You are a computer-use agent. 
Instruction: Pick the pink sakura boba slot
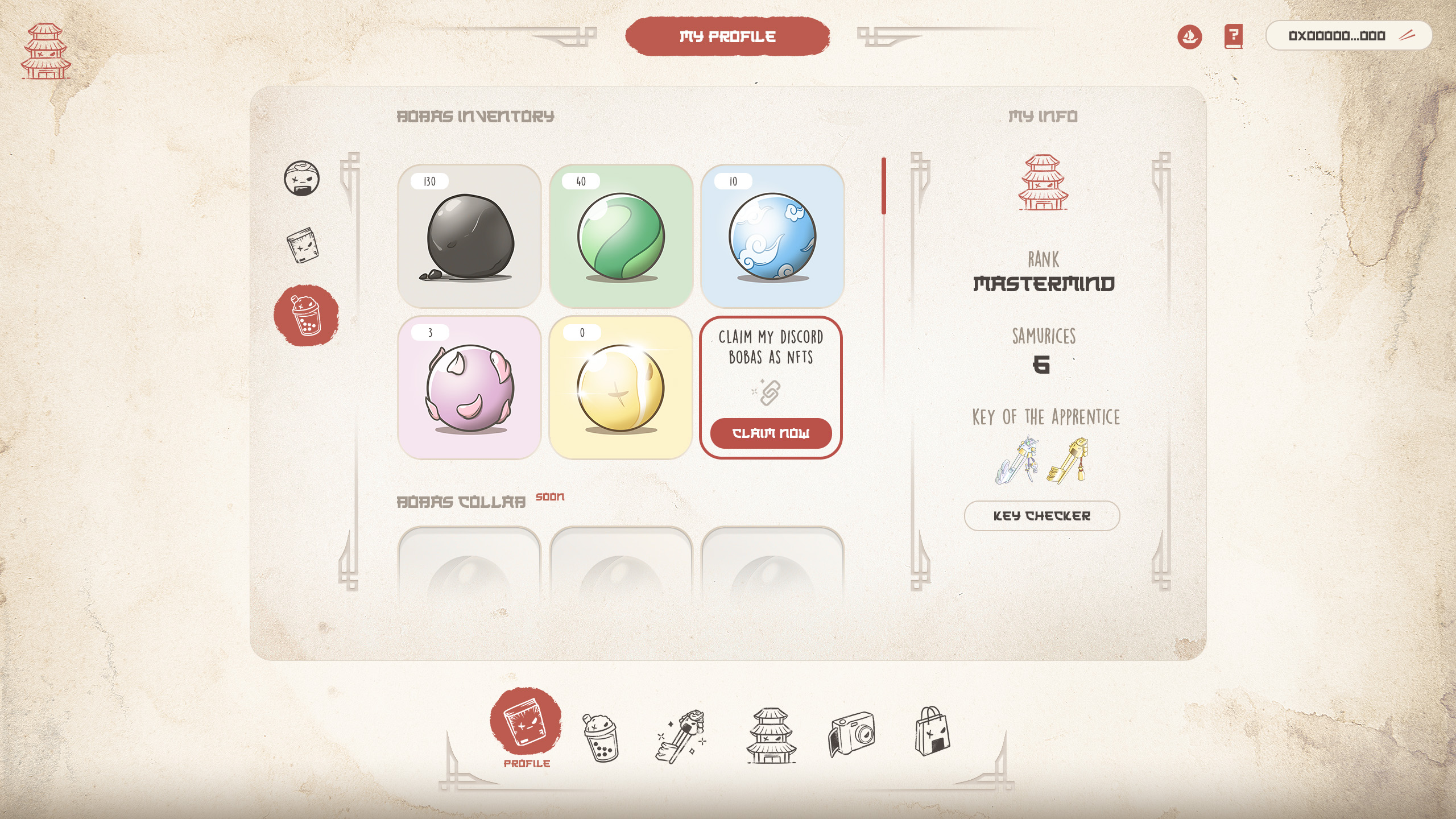[x=469, y=387]
